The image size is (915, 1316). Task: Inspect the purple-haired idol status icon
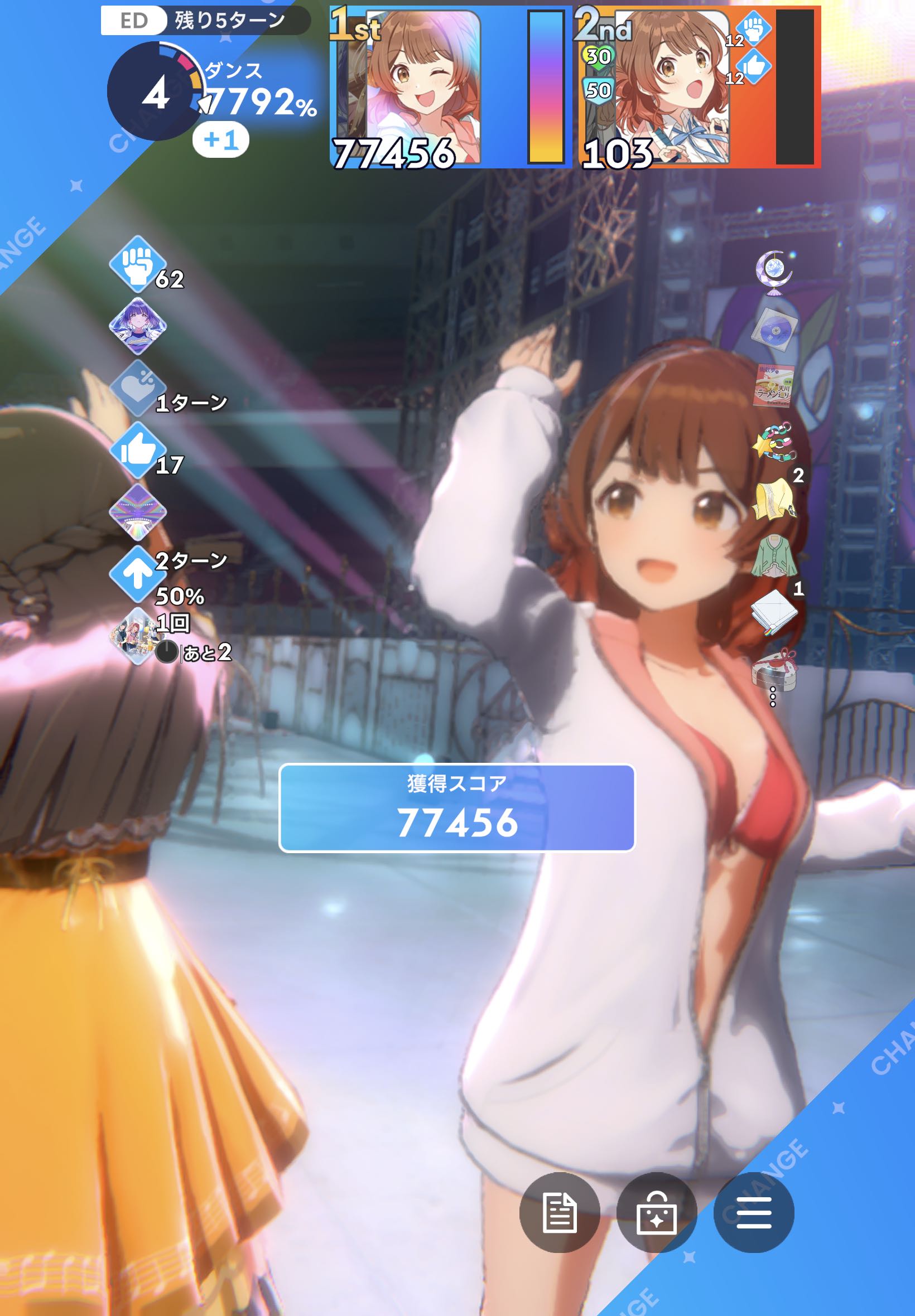[x=138, y=326]
